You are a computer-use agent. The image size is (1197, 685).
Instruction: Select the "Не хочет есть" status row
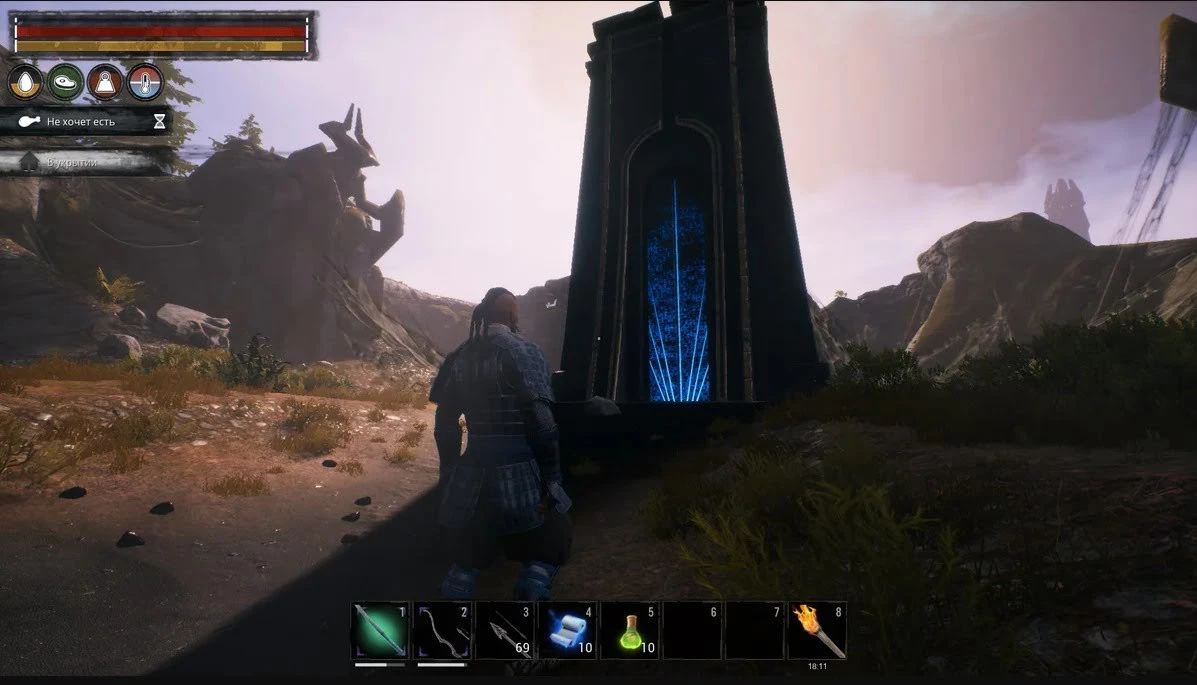coord(85,122)
